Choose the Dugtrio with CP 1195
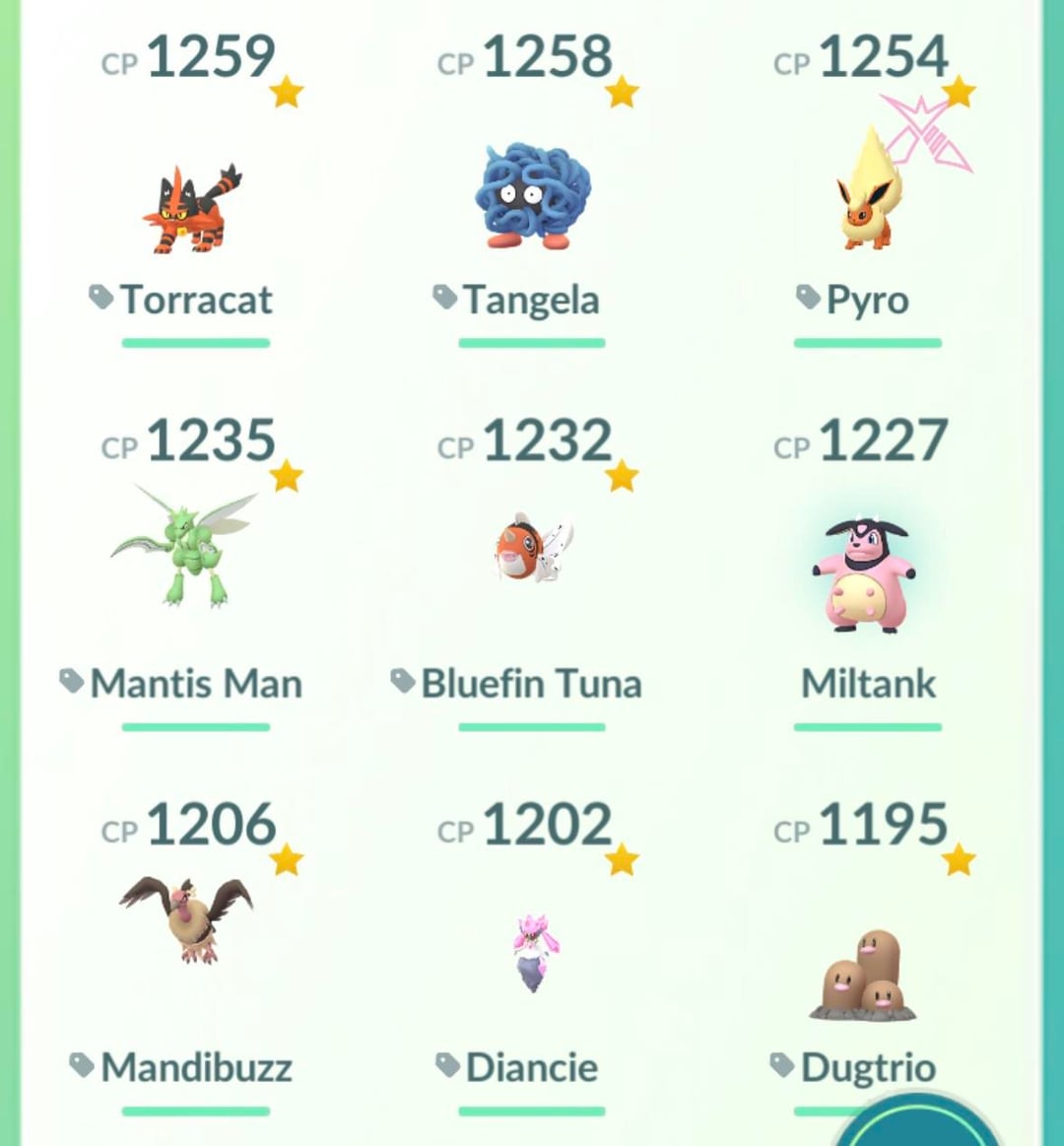This screenshot has height=1146, width=1064. (864, 974)
